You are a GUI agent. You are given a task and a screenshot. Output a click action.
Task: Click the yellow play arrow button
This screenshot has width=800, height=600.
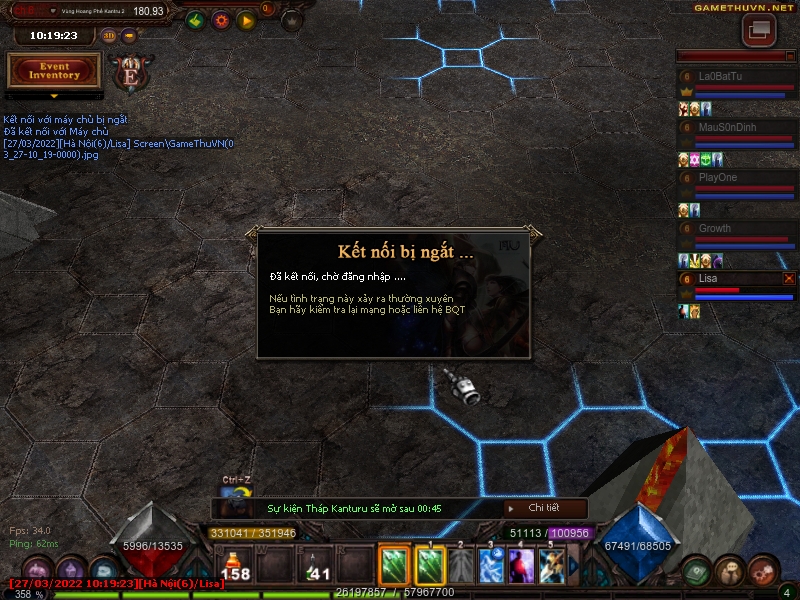point(246,20)
